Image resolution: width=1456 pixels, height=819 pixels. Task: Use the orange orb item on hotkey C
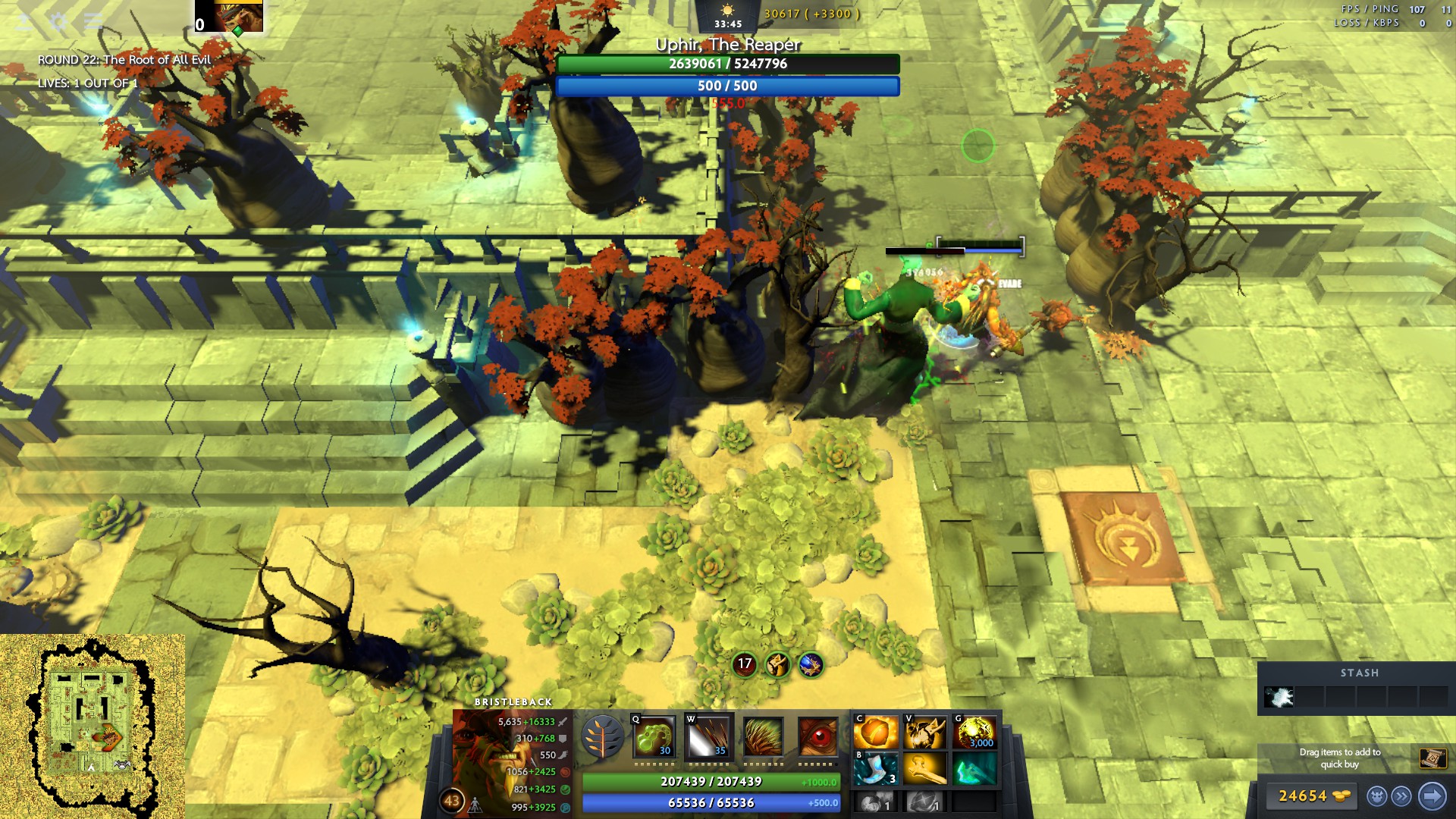pyautogui.click(x=876, y=733)
